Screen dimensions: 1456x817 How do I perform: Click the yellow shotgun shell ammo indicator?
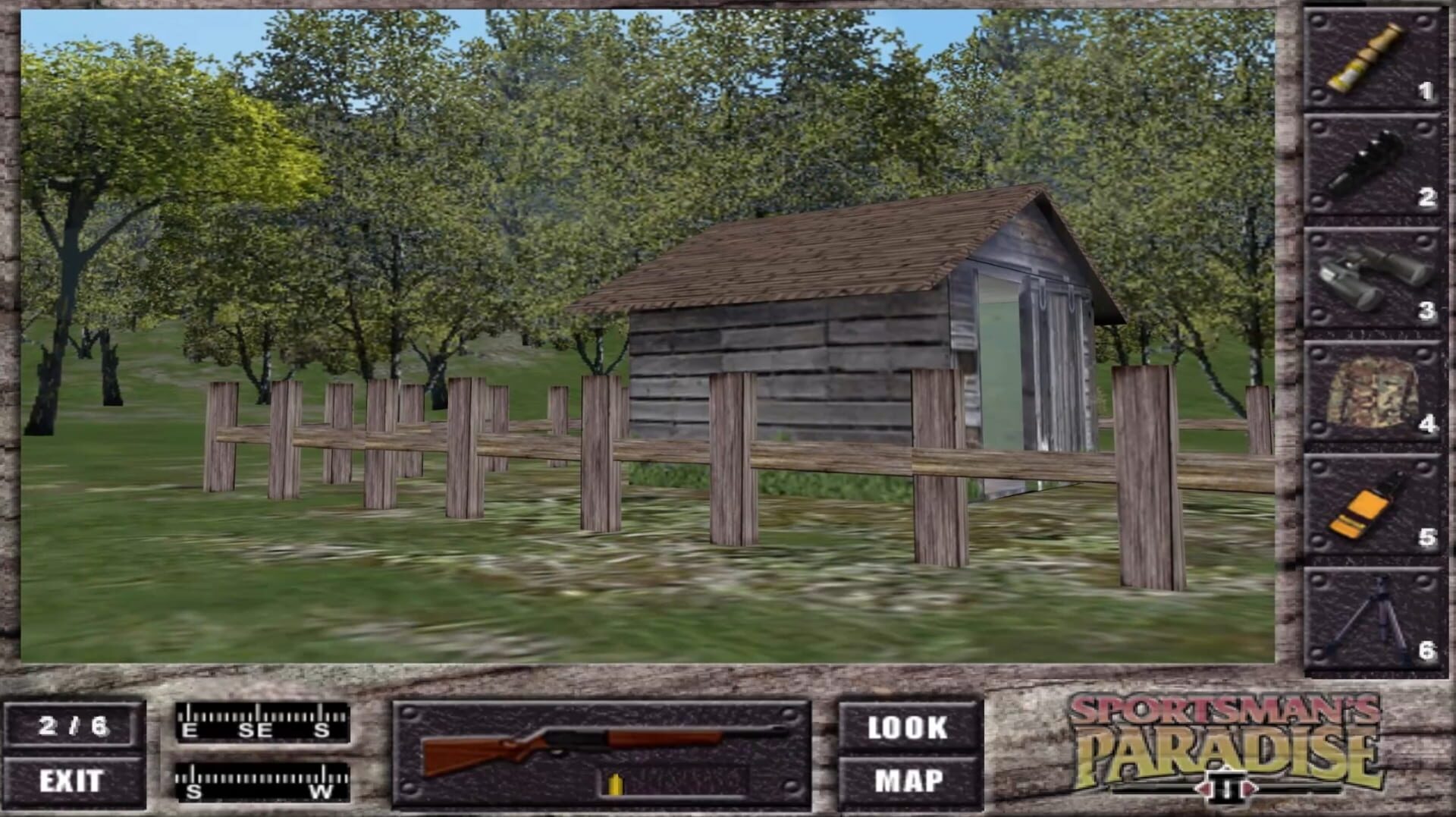pyautogui.click(x=616, y=781)
